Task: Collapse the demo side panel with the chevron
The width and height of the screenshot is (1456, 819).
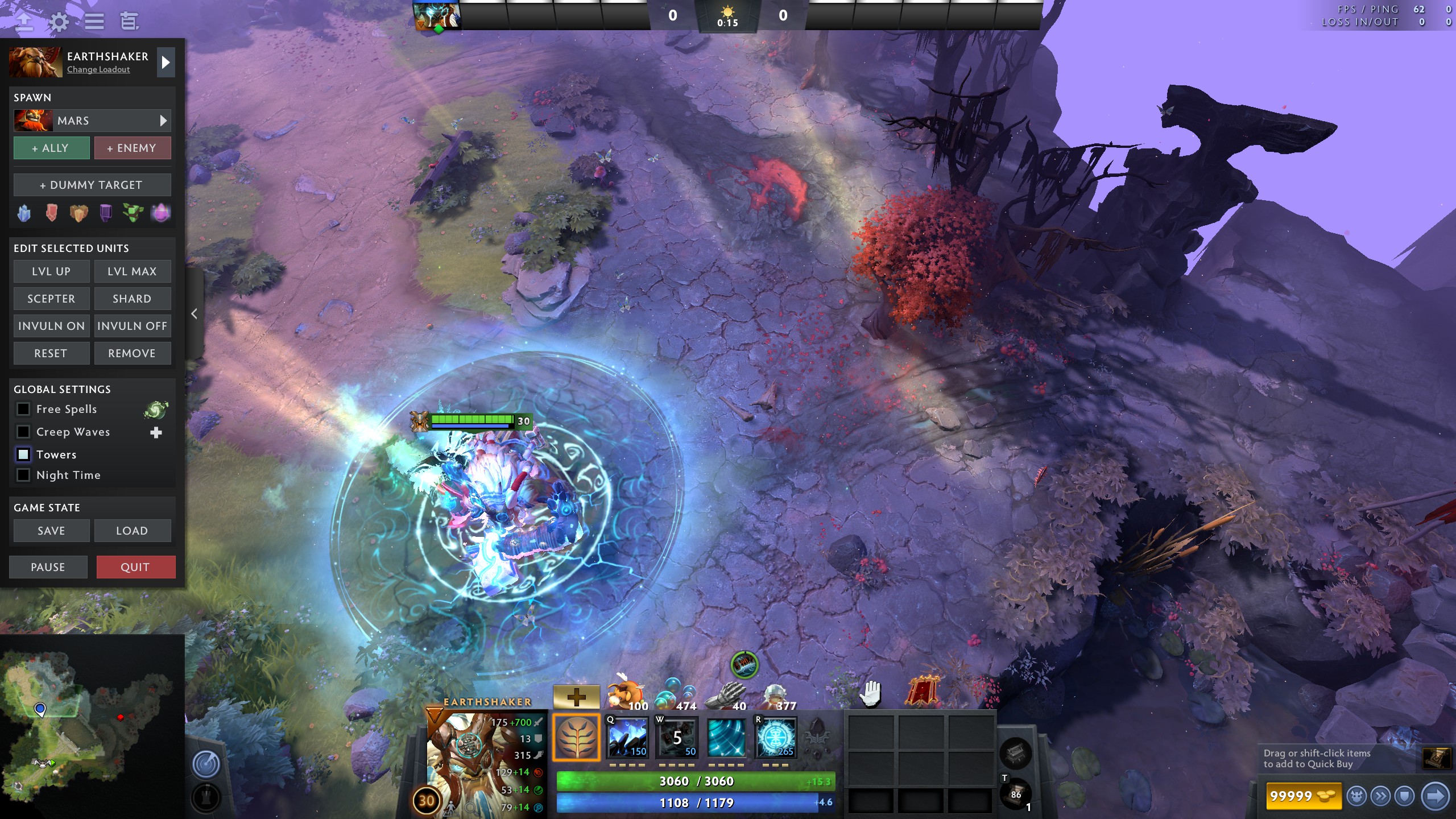Action: pos(194,313)
